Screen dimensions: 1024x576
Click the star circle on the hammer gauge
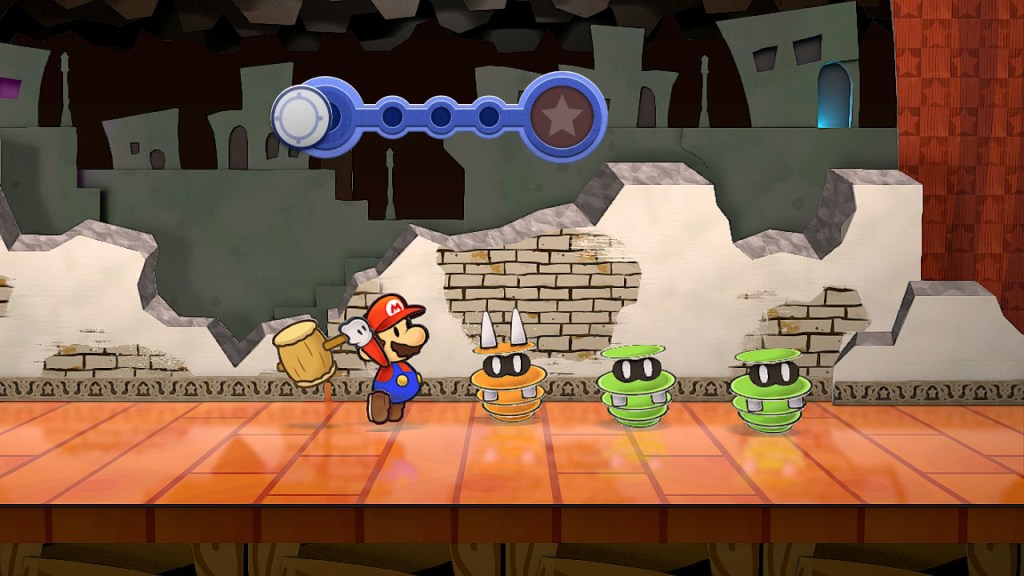[566, 117]
